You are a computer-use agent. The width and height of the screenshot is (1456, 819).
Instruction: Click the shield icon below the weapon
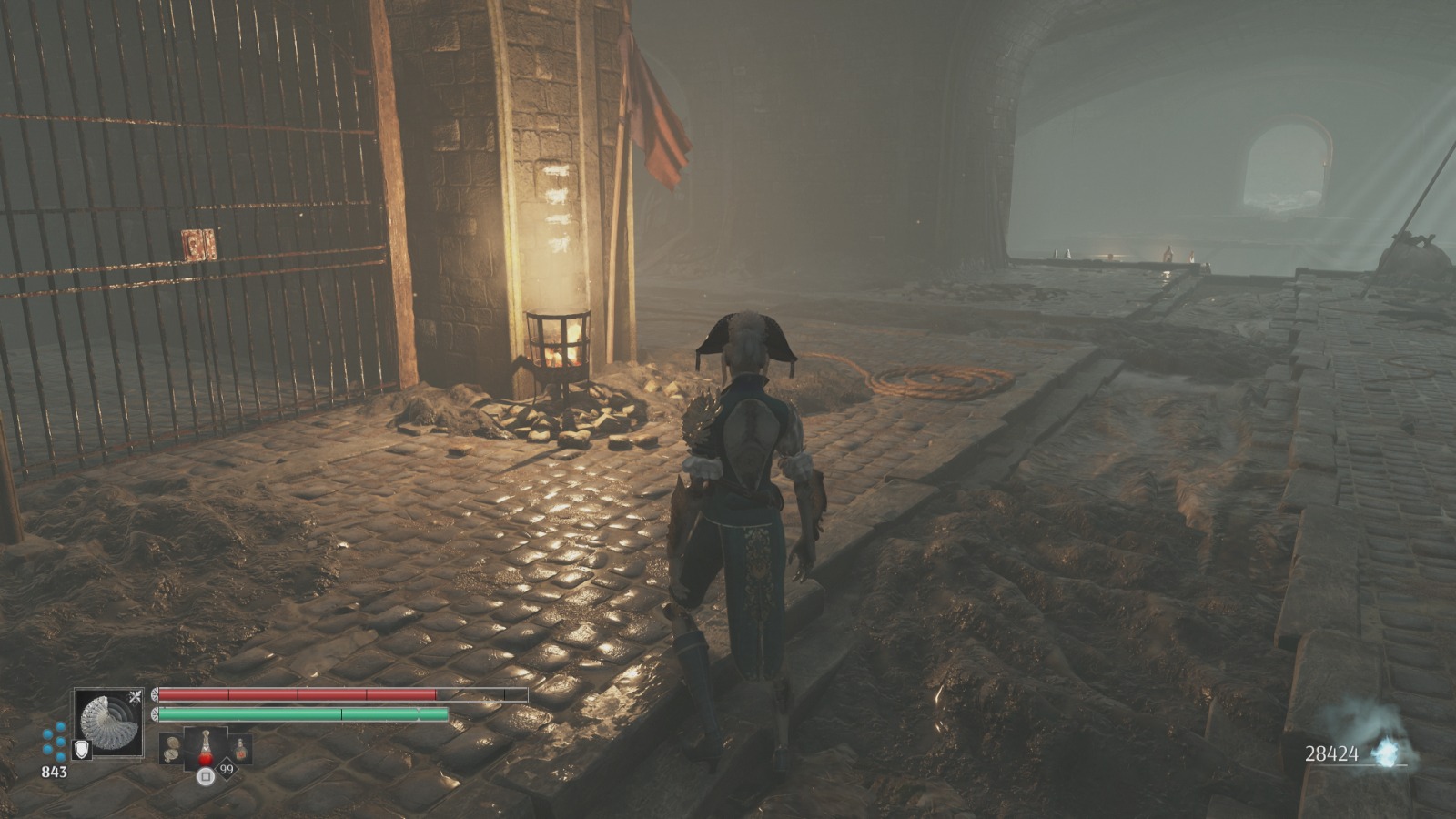coord(81,749)
